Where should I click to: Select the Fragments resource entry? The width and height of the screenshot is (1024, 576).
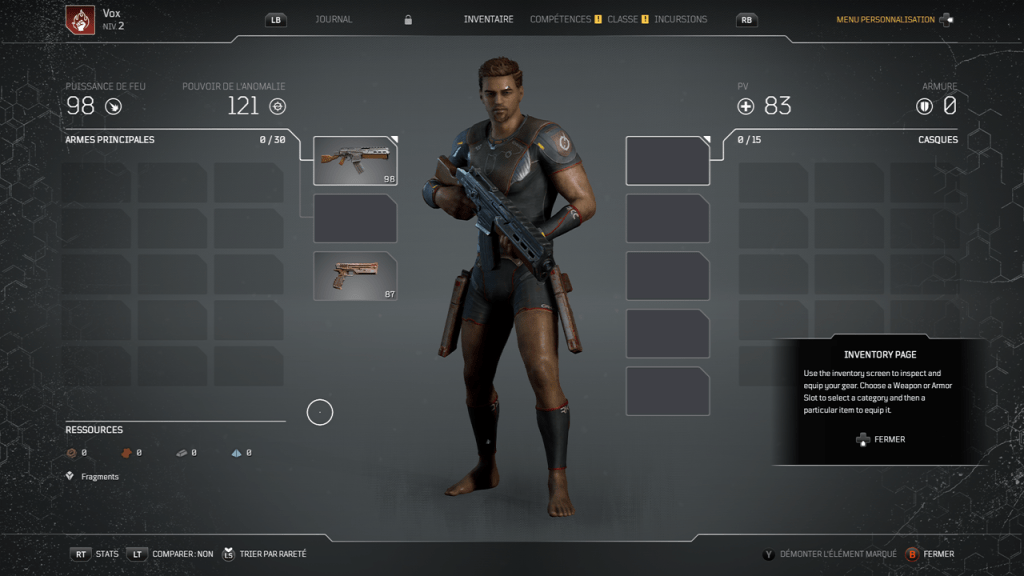99,477
